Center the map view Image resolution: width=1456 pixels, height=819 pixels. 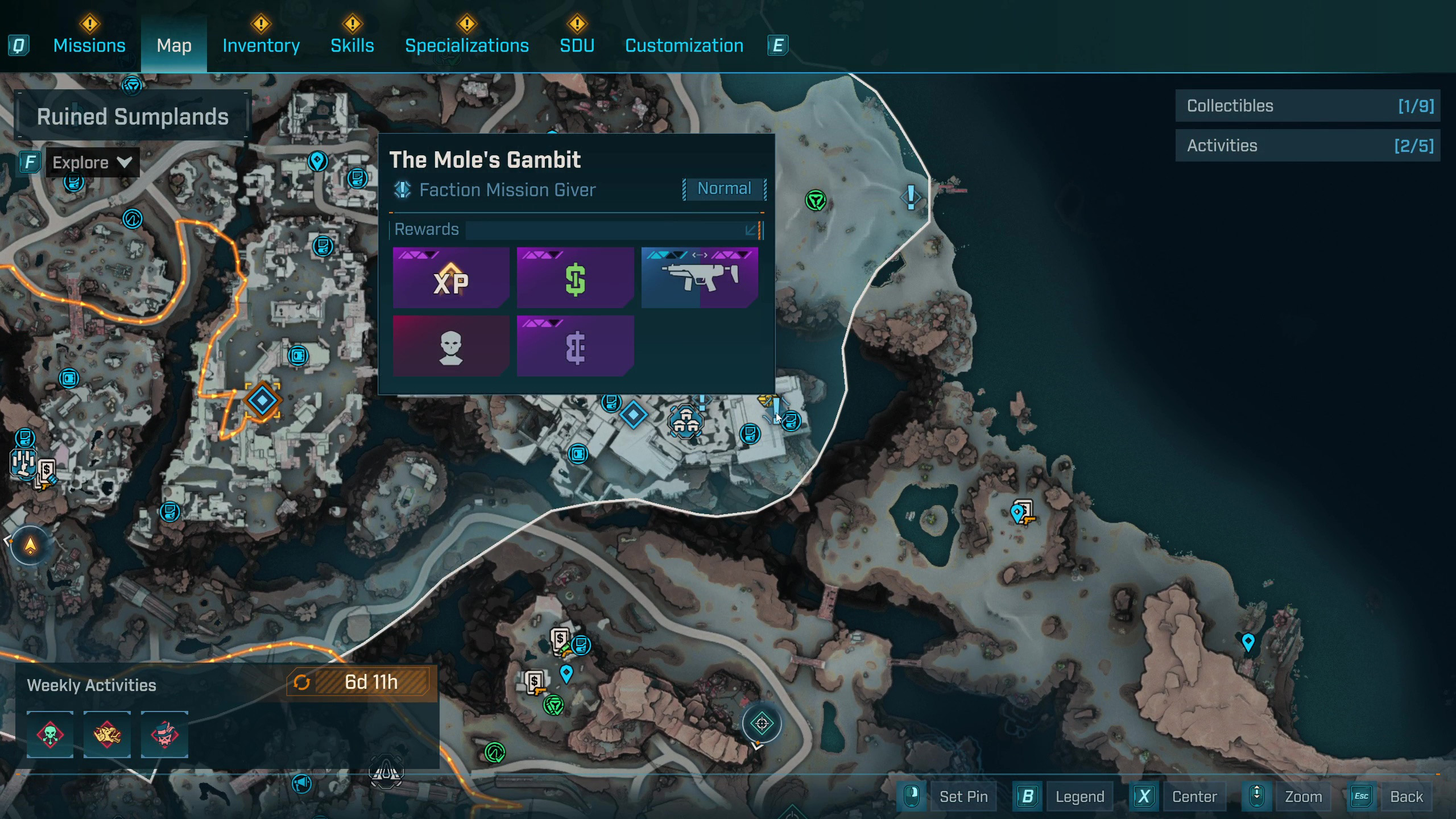point(1194,796)
